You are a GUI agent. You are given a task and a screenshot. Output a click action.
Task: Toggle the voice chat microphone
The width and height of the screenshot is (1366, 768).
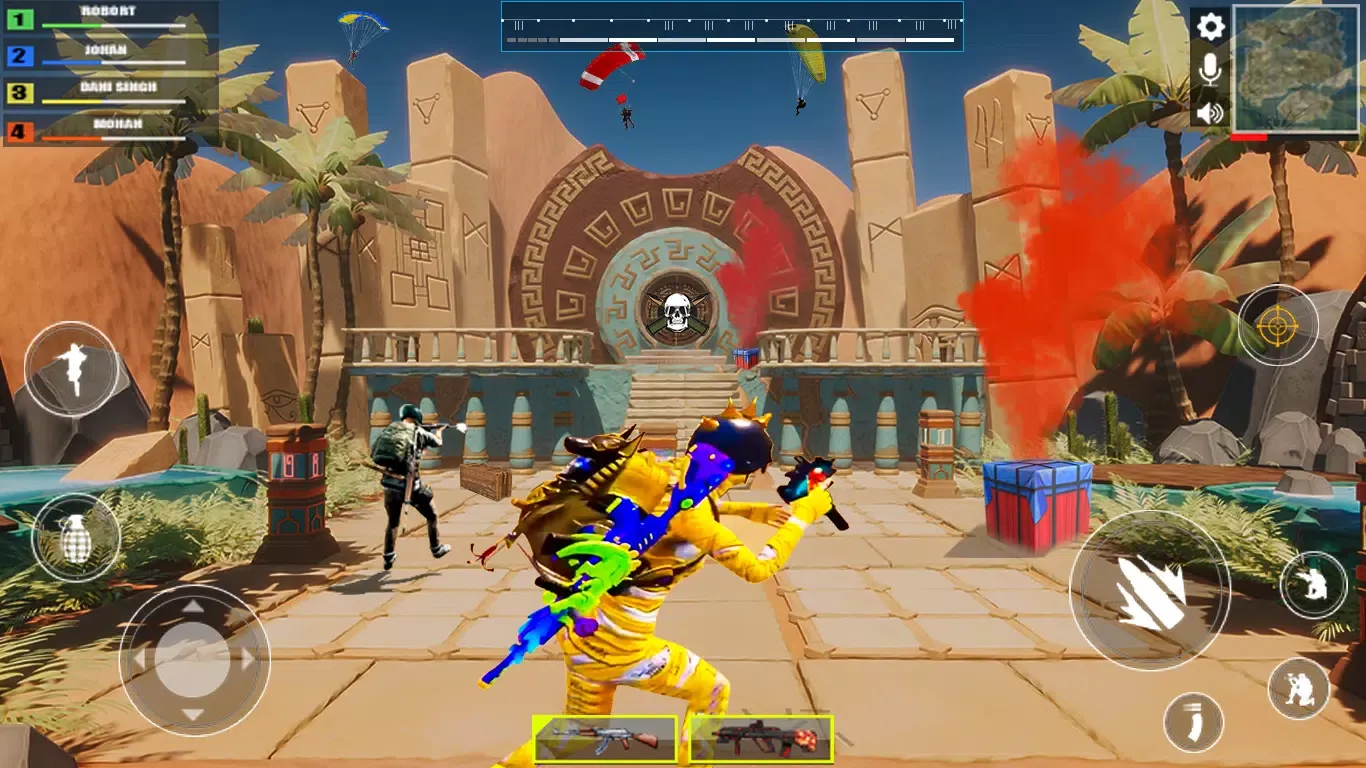1210,70
